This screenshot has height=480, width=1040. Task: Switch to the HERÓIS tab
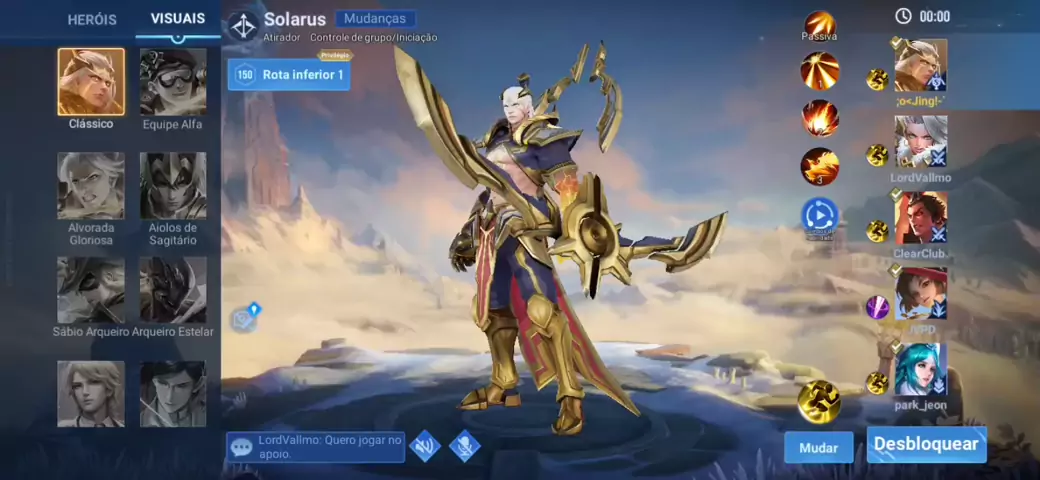pos(92,19)
